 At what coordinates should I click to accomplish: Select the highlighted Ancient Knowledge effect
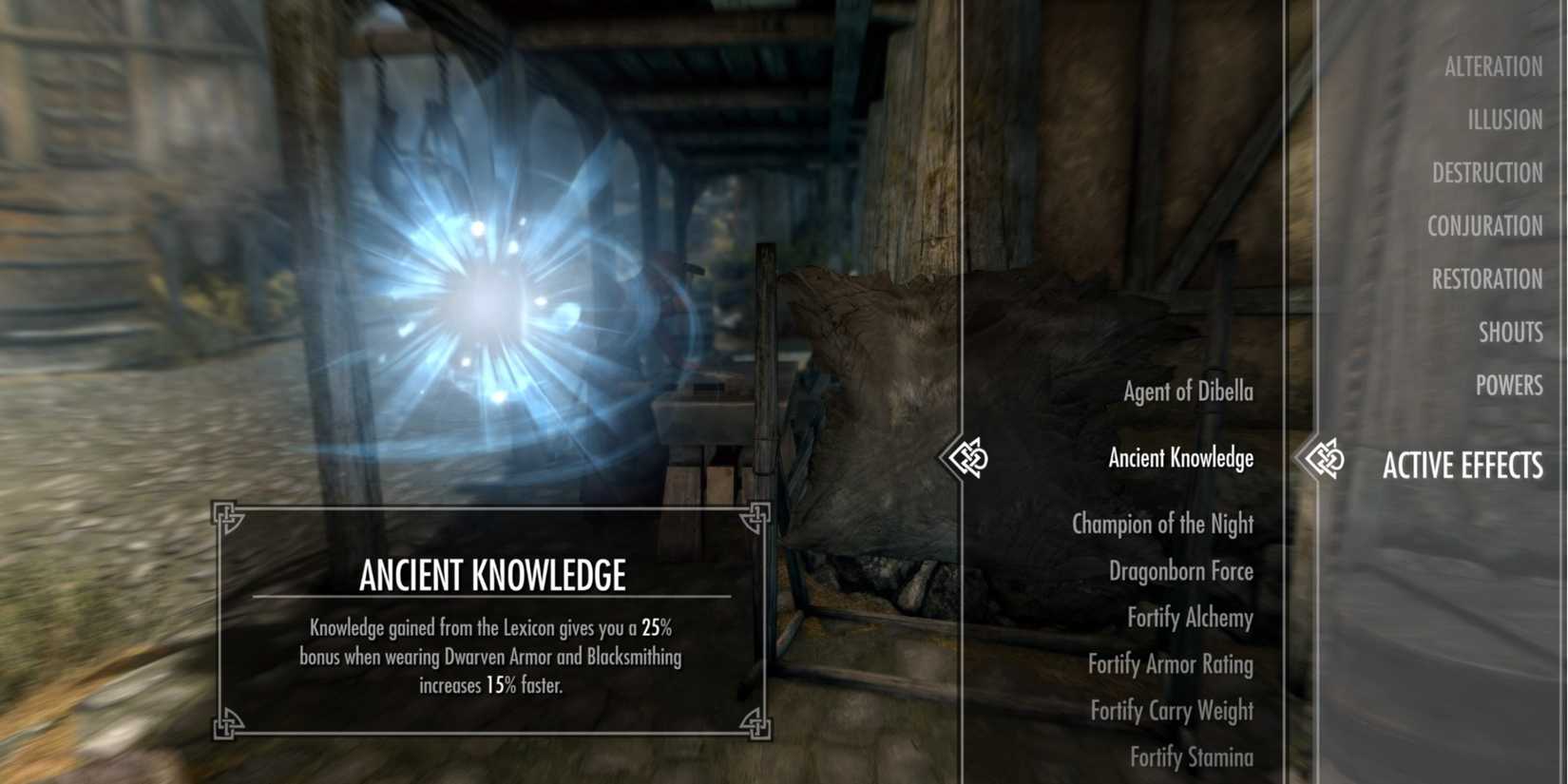(x=1180, y=458)
